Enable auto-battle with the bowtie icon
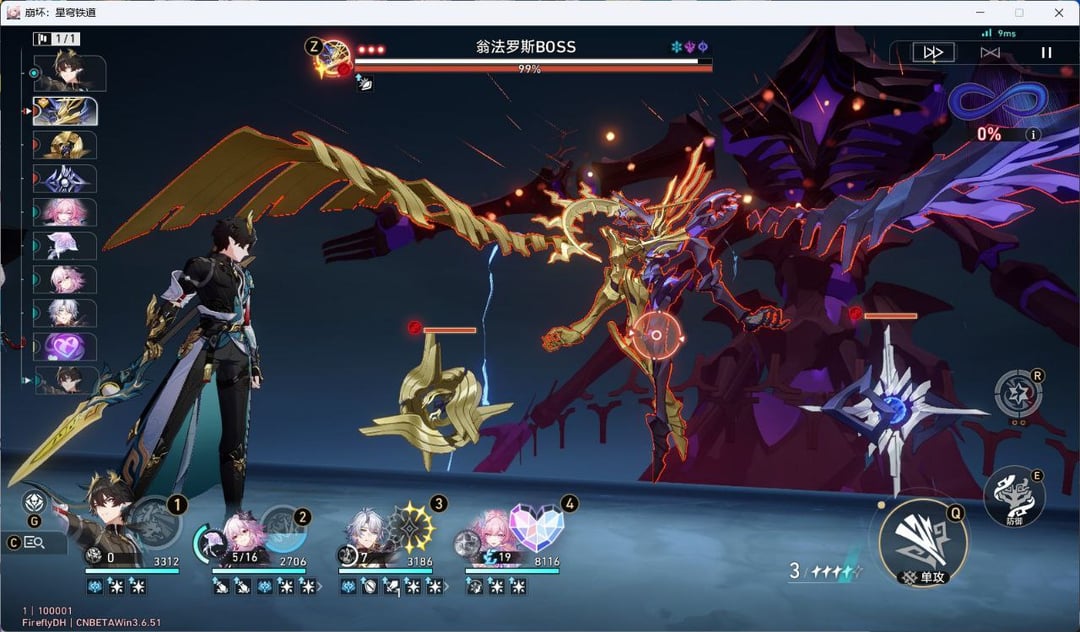The image size is (1080, 632). (x=990, y=52)
